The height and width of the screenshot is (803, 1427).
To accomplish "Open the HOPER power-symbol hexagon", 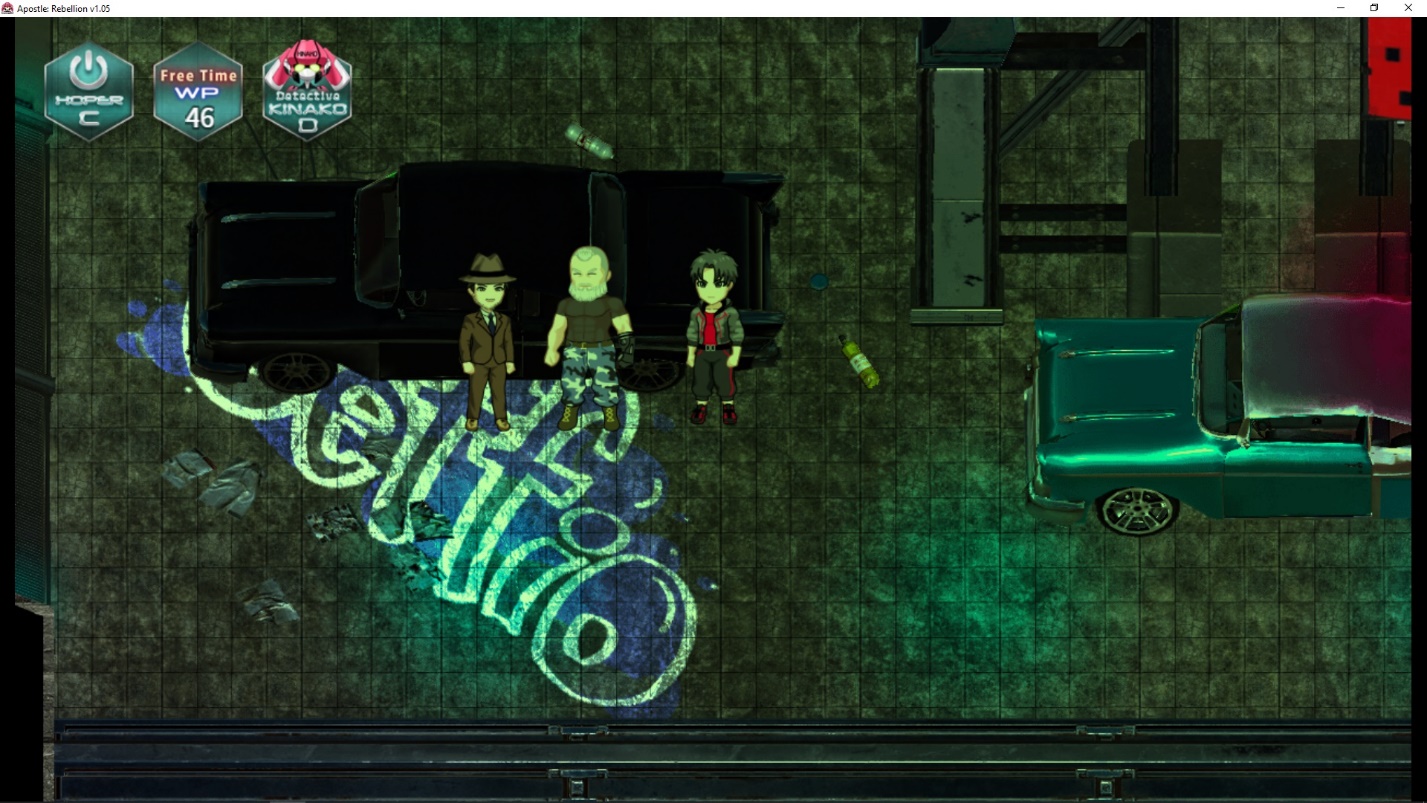I will [x=89, y=91].
